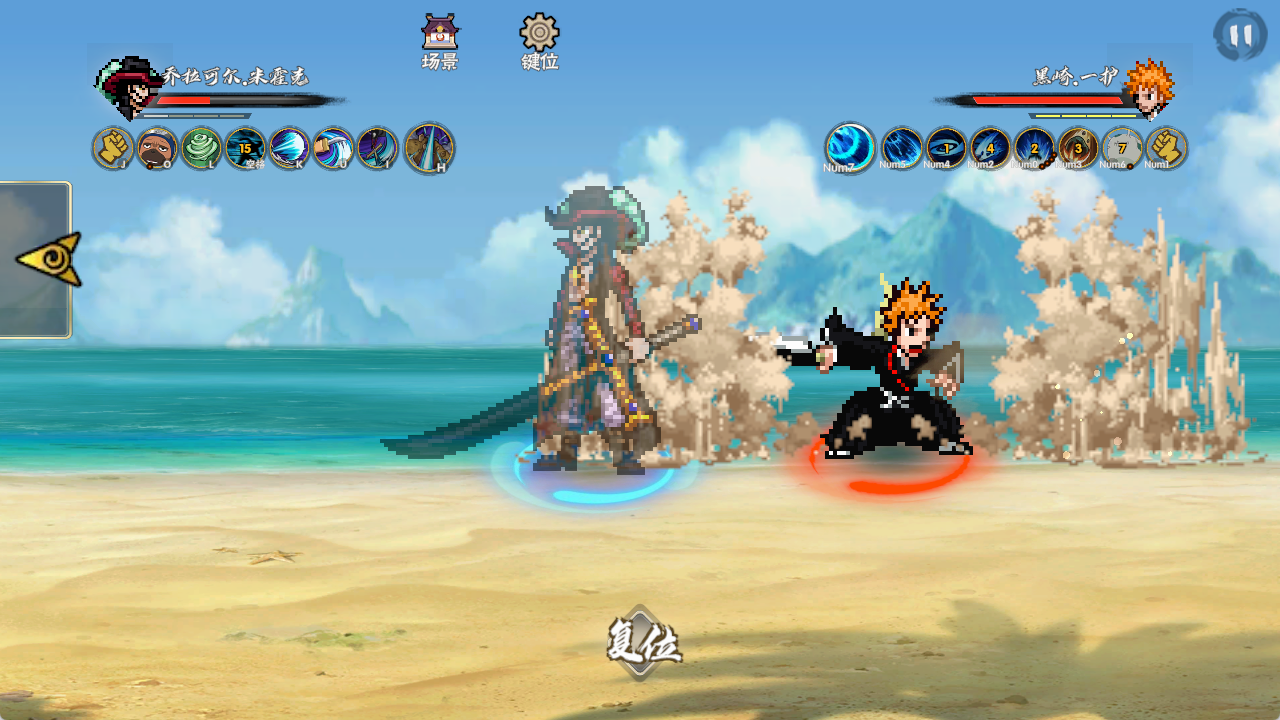
Task: Use Ichigo's Num4 swirling eye skill
Action: 946,148
